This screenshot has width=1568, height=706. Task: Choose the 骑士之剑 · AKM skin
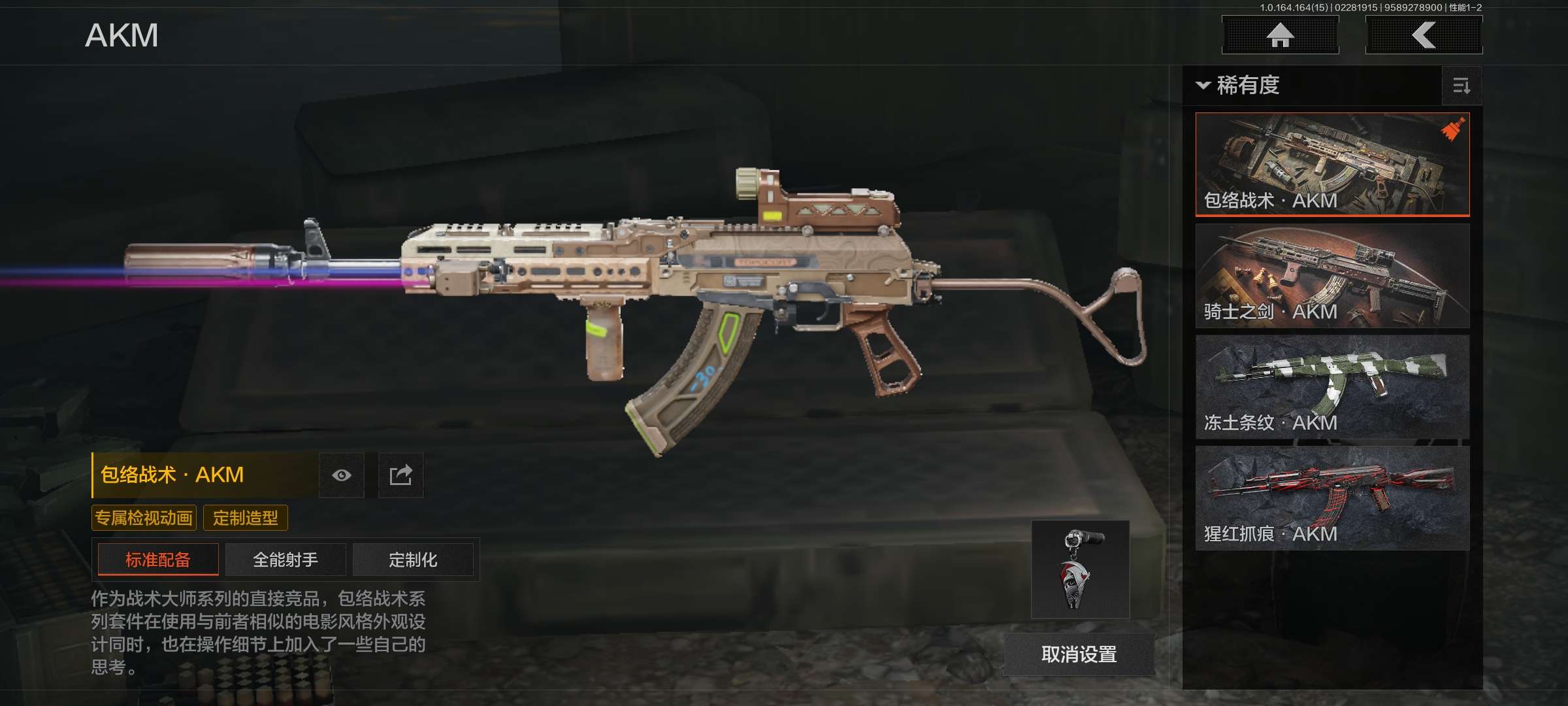pyautogui.click(x=1332, y=275)
